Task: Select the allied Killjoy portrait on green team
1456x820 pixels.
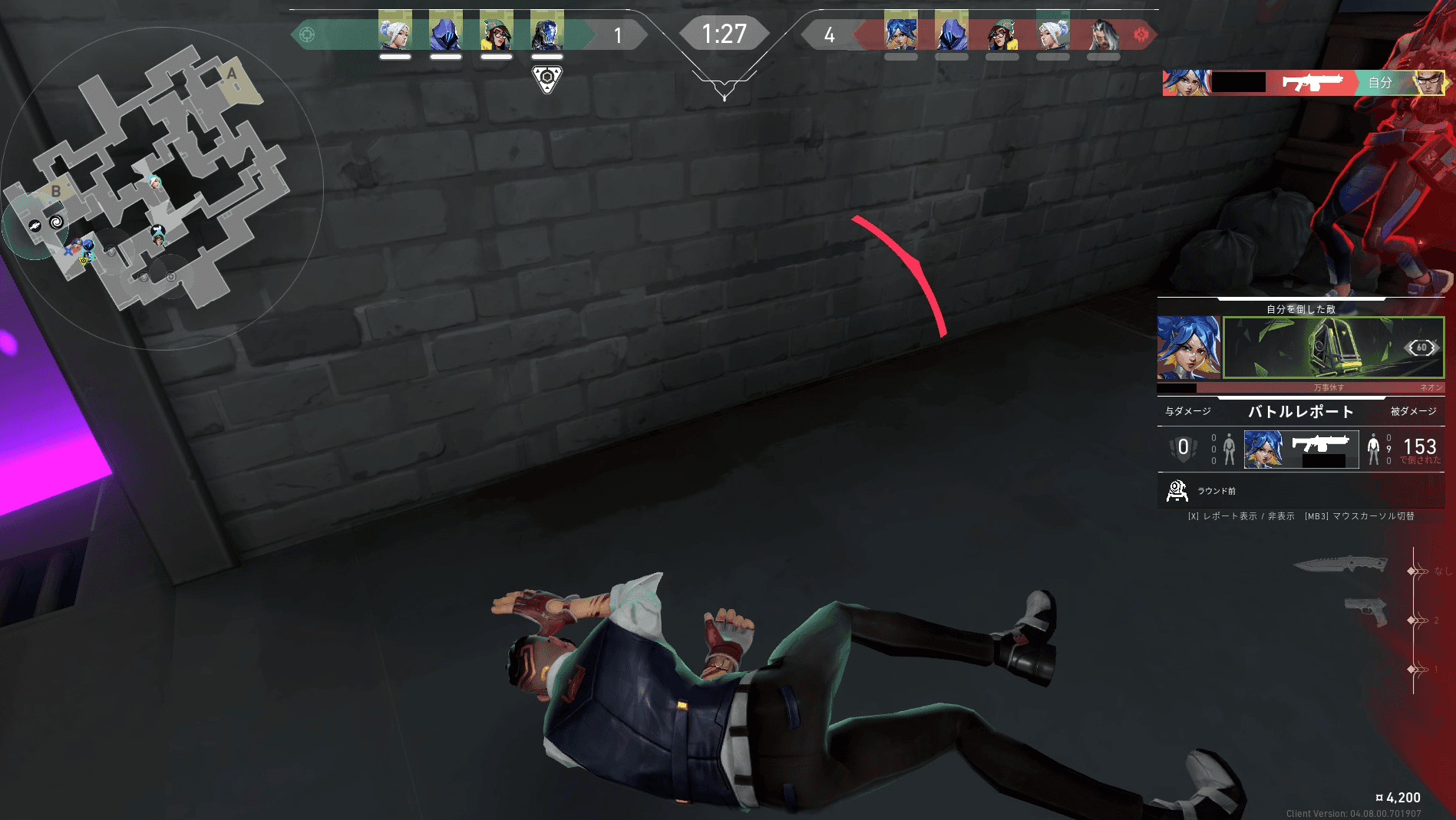Action: click(x=497, y=32)
